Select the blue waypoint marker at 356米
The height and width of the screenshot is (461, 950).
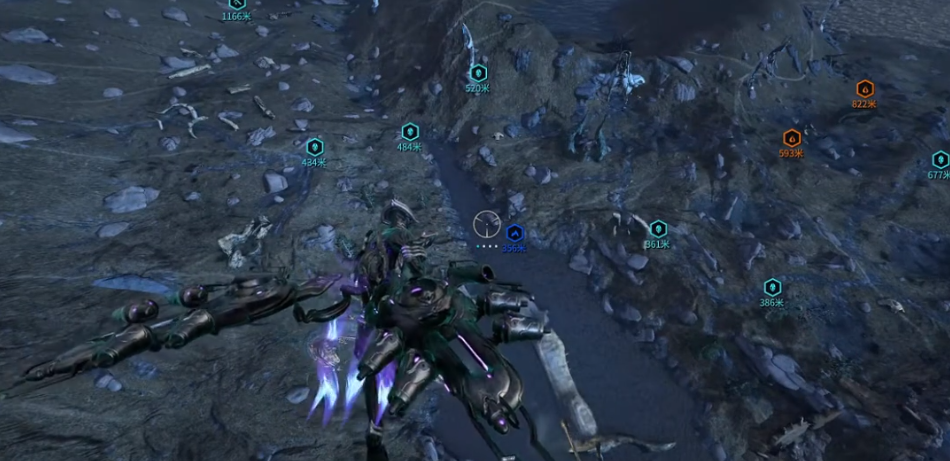tap(514, 233)
